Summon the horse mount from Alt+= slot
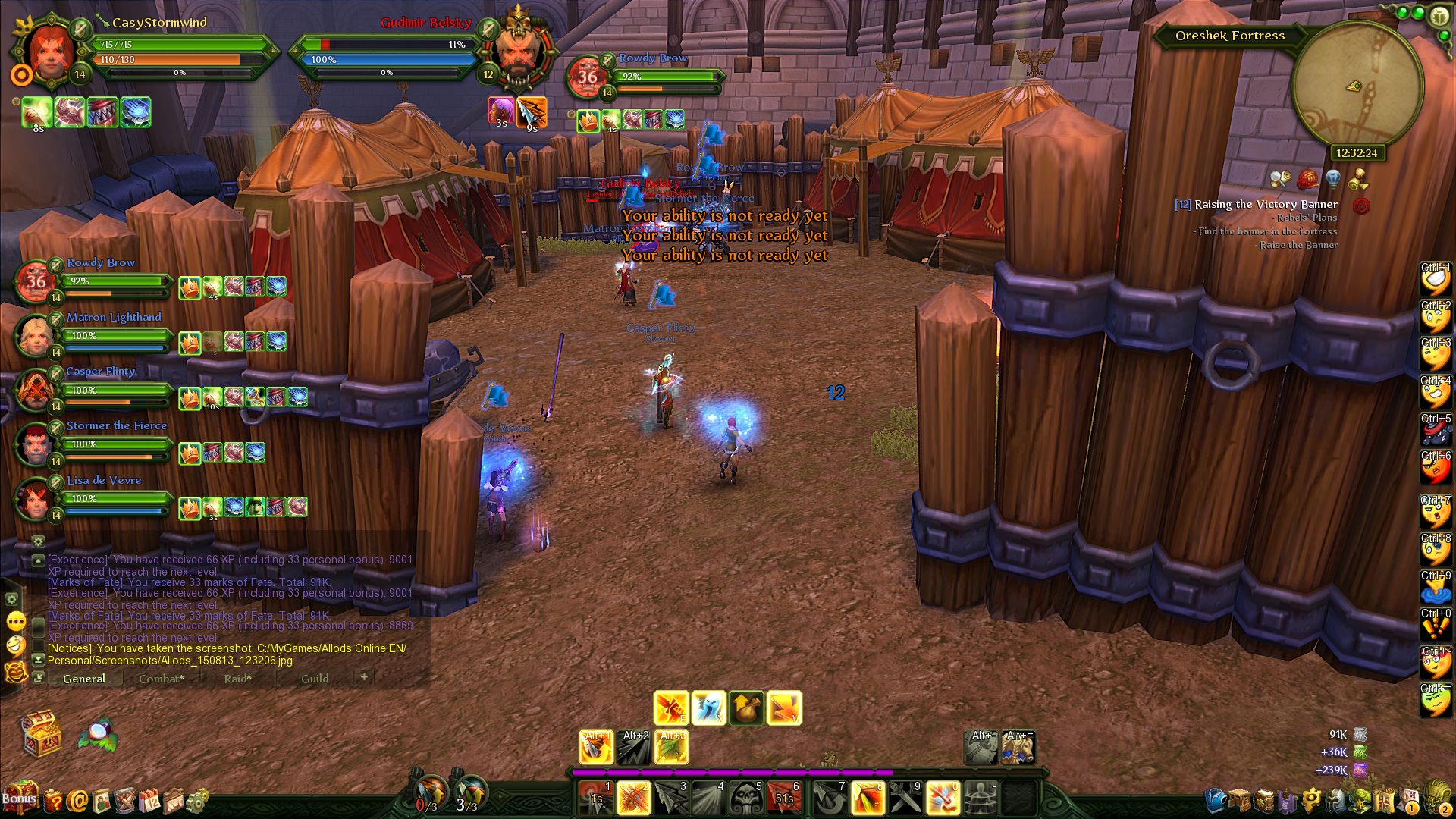1456x819 pixels. (1018, 748)
